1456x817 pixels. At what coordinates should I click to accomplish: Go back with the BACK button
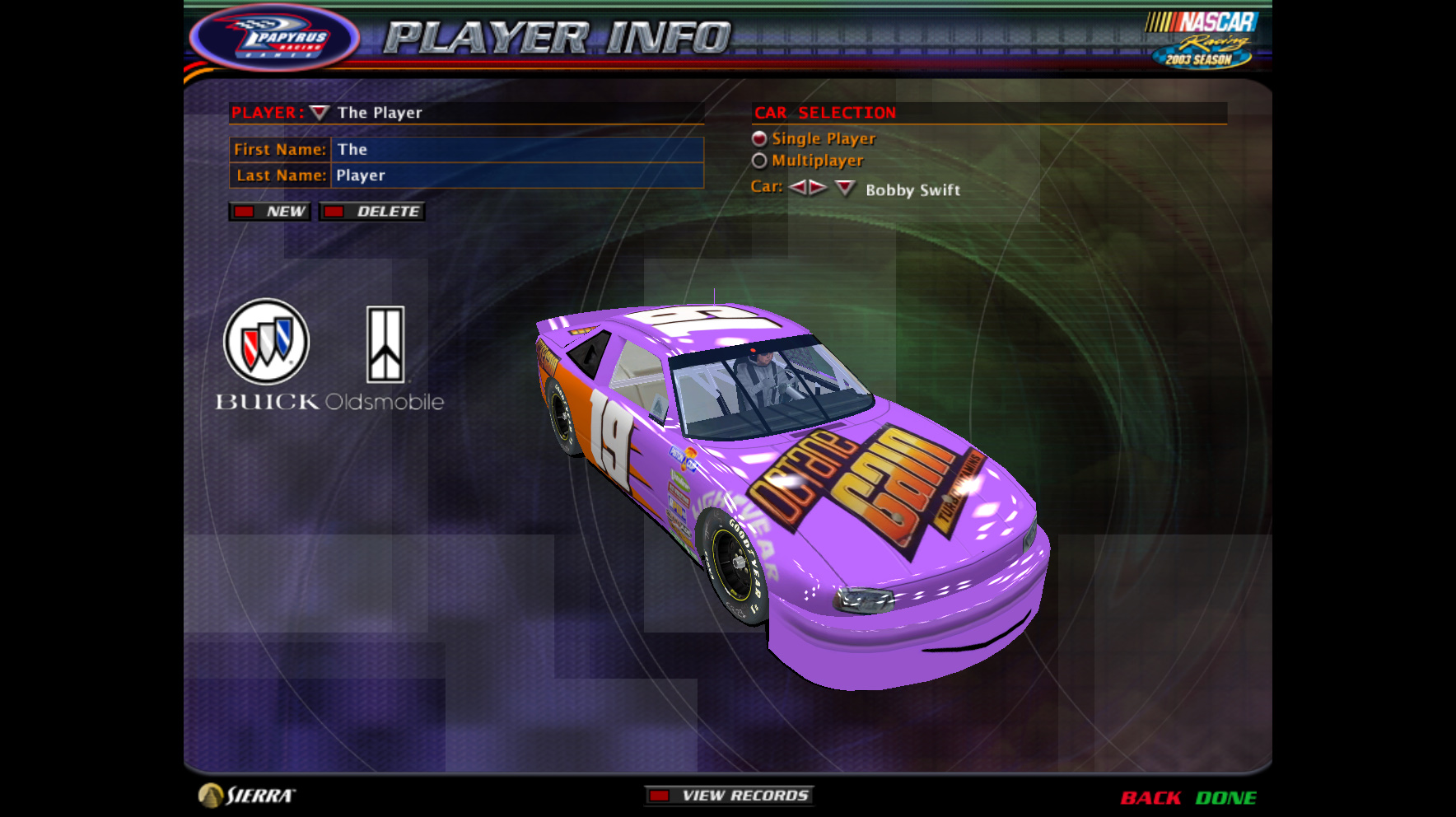click(x=1150, y=798)
